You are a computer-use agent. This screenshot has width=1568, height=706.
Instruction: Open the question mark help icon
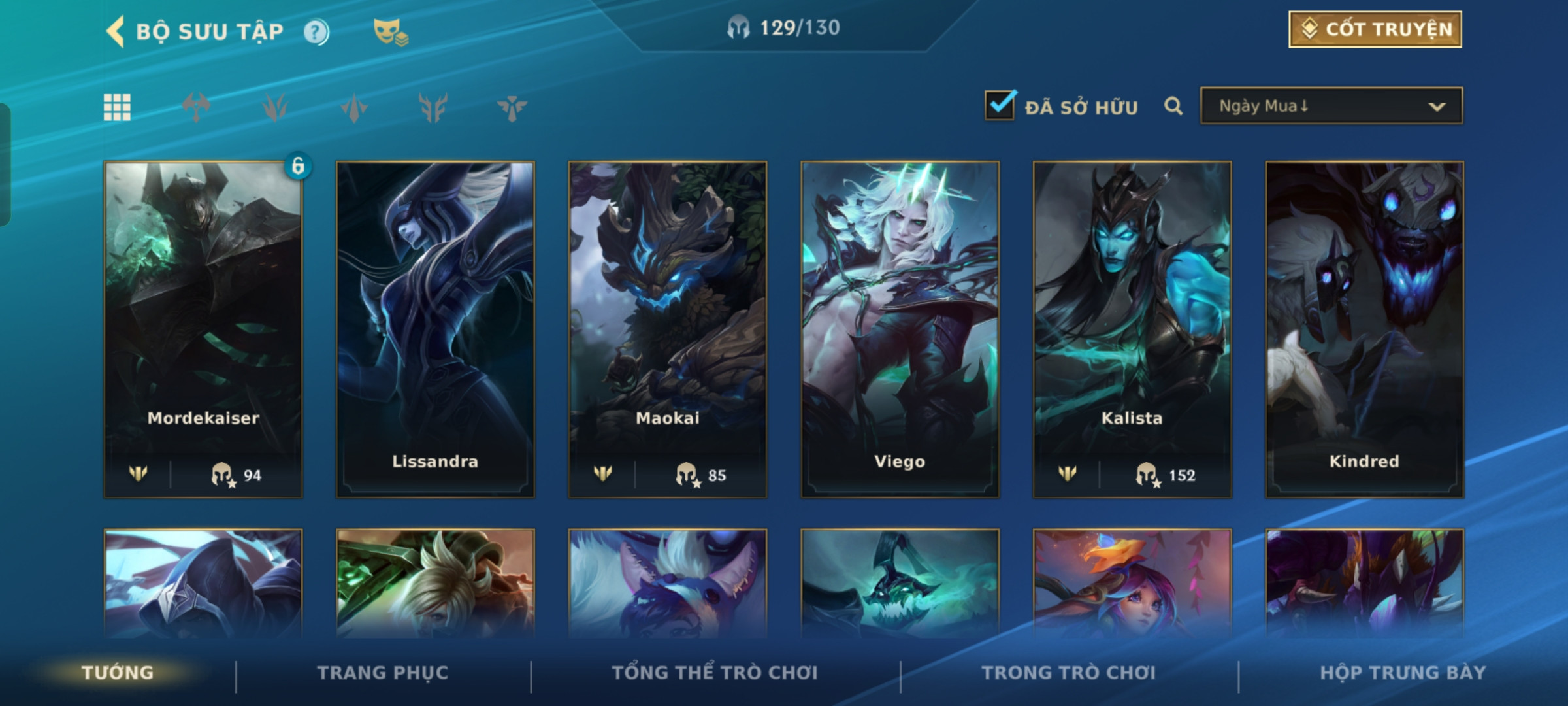click(x=316, y=32)
